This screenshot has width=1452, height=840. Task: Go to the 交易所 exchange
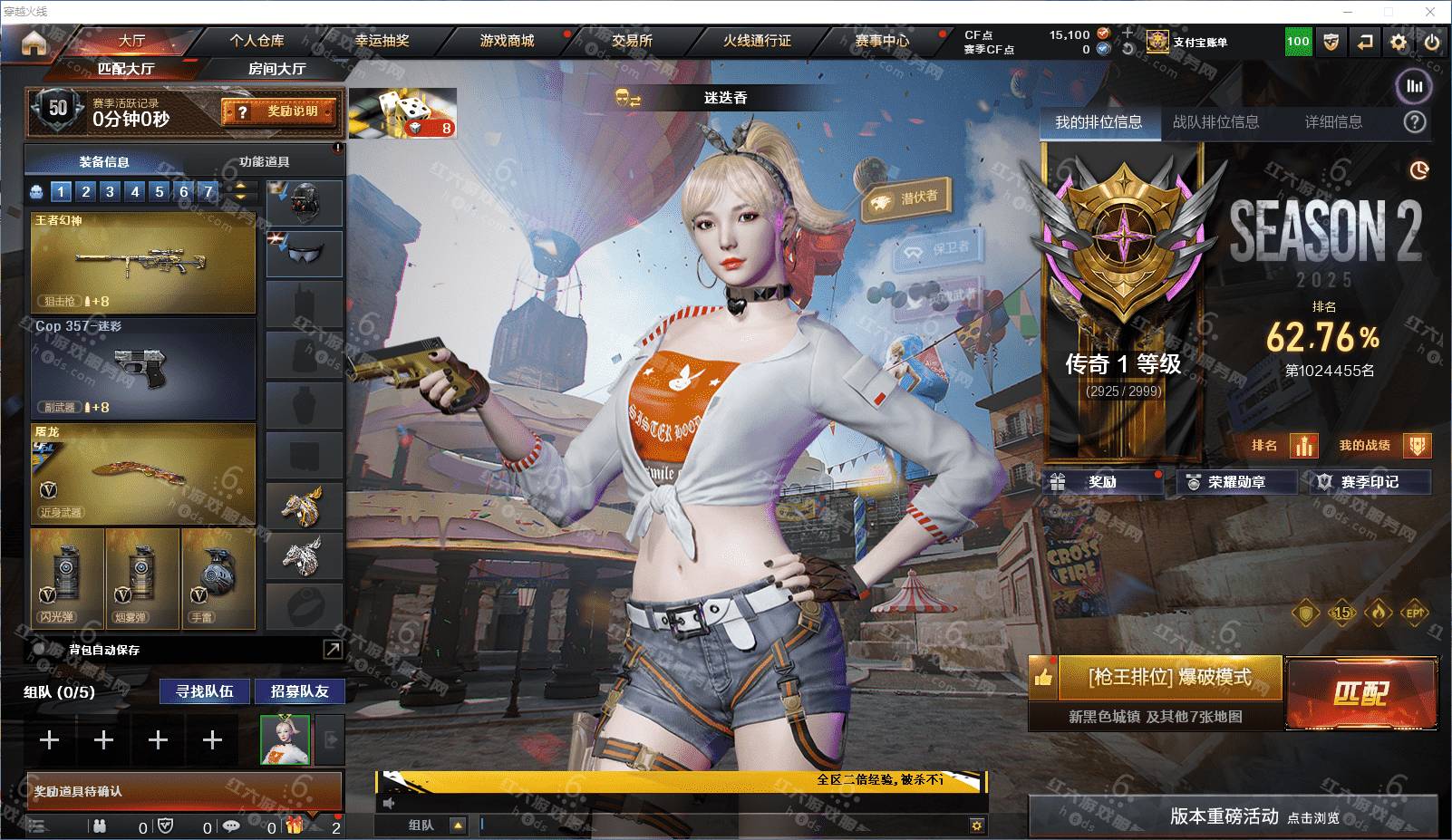[632, 41]
